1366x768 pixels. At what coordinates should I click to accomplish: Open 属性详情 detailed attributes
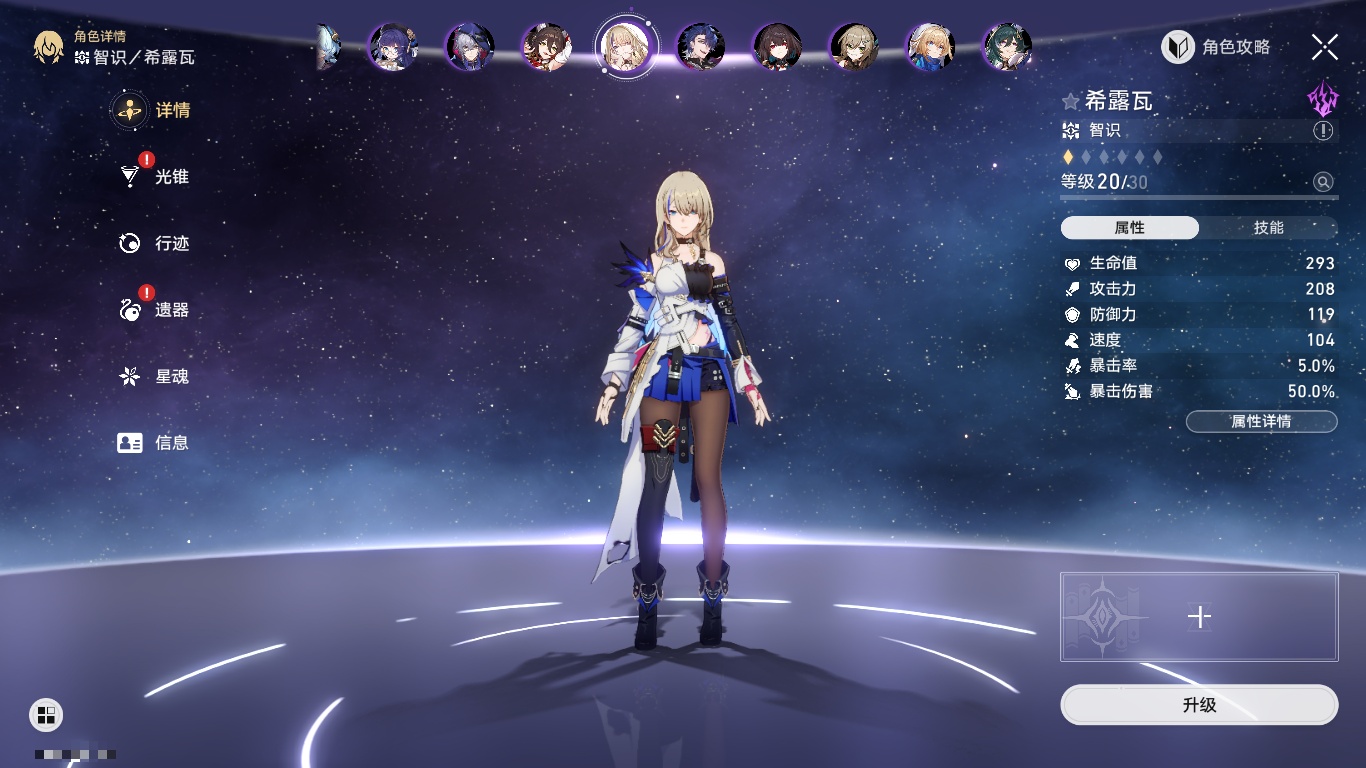tap(1261, 422)
